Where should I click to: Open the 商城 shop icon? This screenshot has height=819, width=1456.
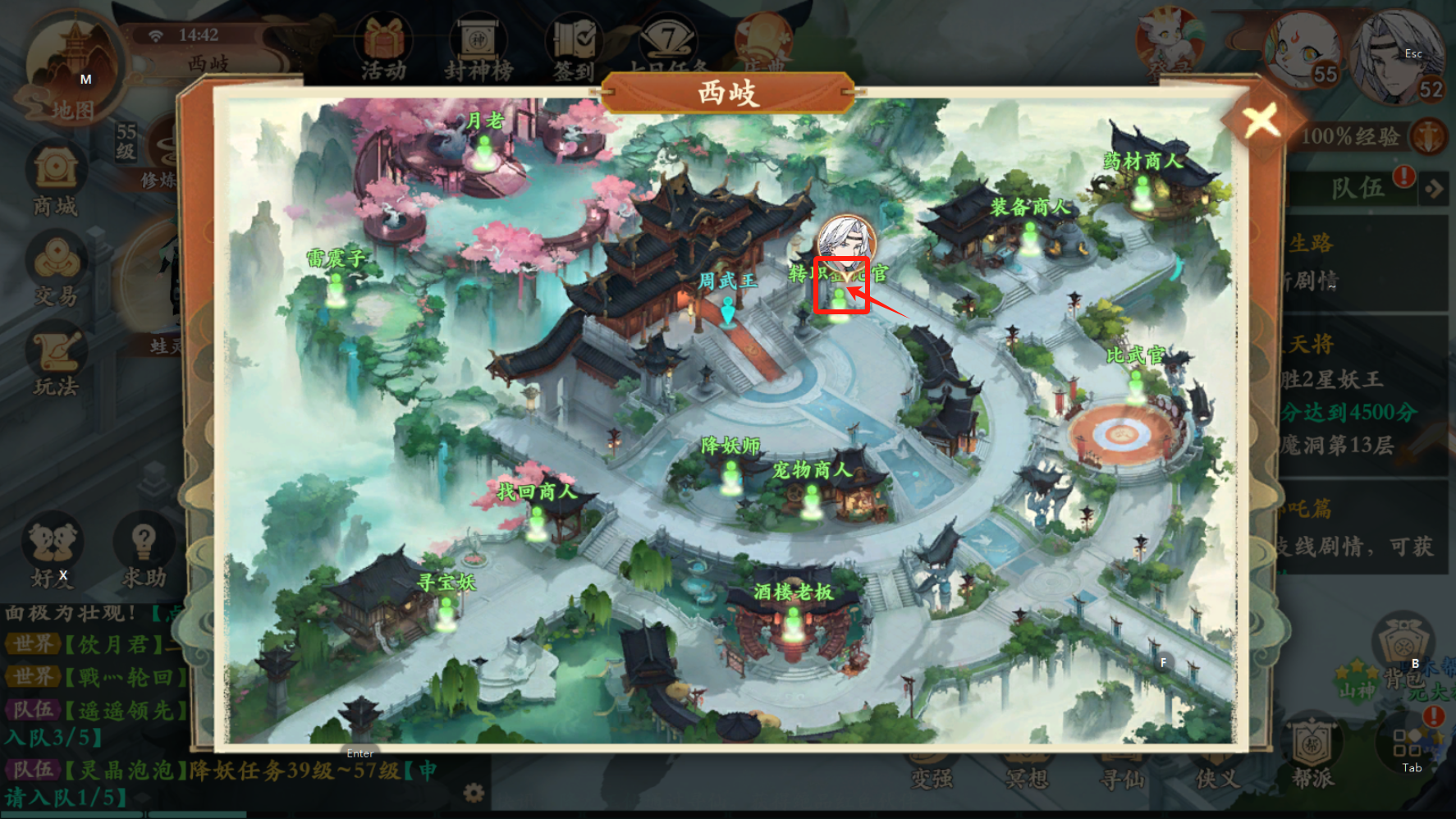(x=56, y=181)
